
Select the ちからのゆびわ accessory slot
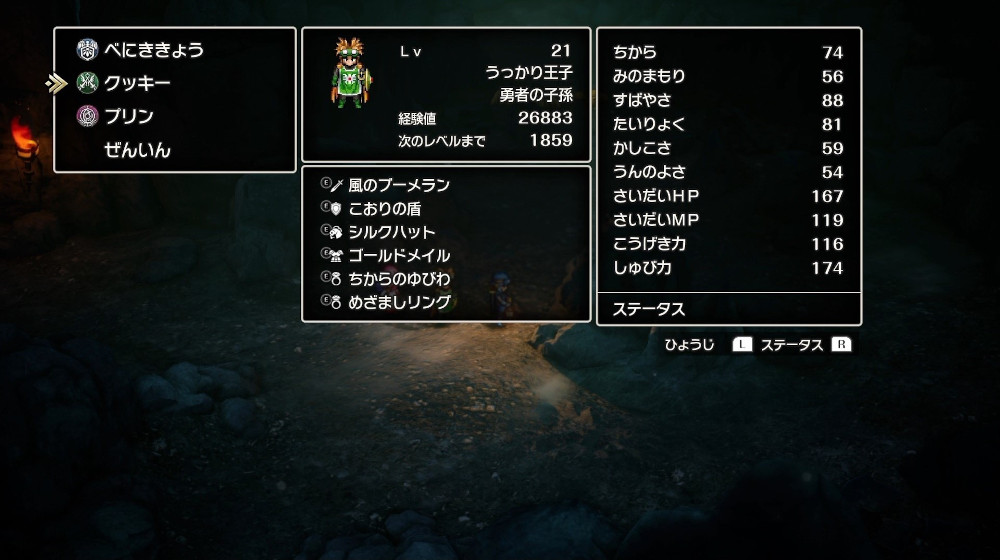click(x=399, y=279)
